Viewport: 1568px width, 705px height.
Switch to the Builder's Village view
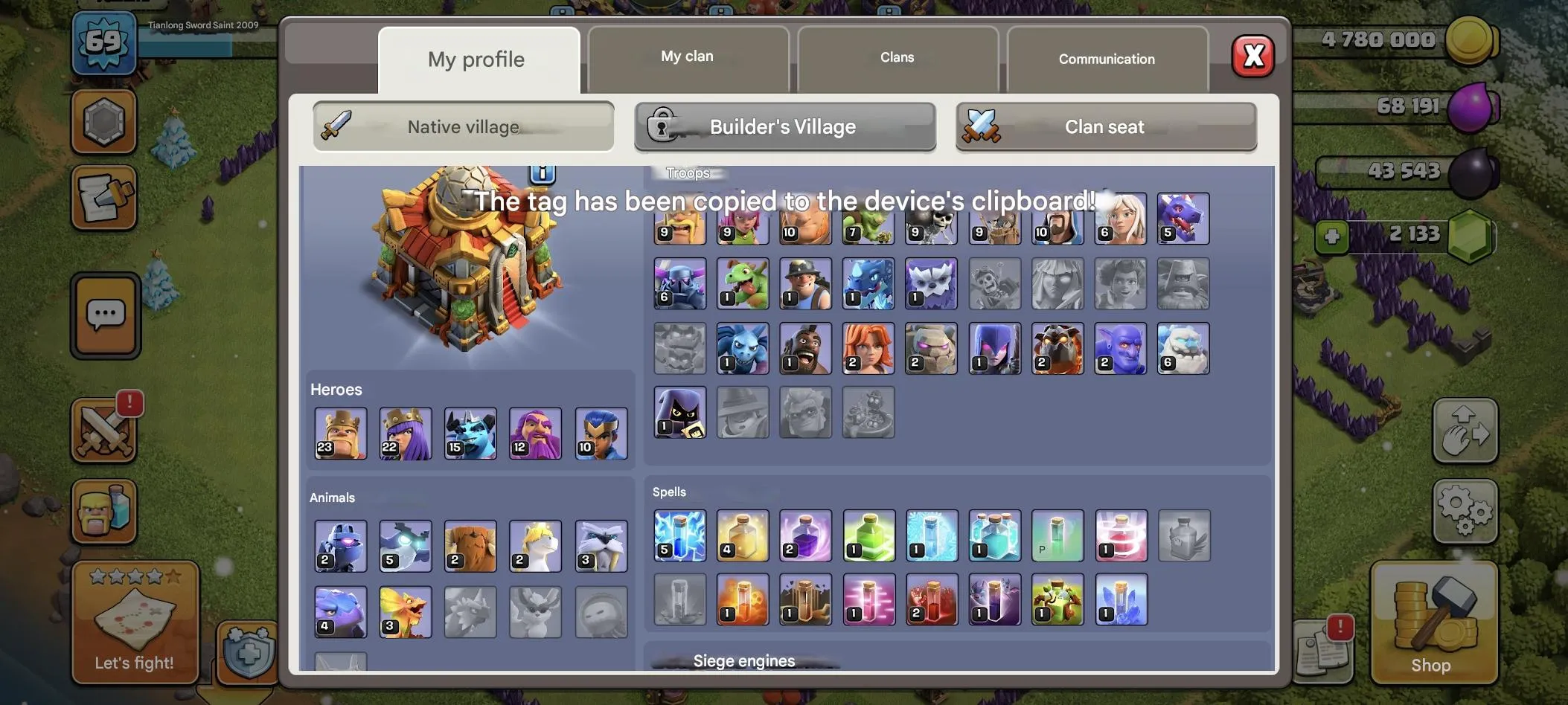(x=784, y=126)
